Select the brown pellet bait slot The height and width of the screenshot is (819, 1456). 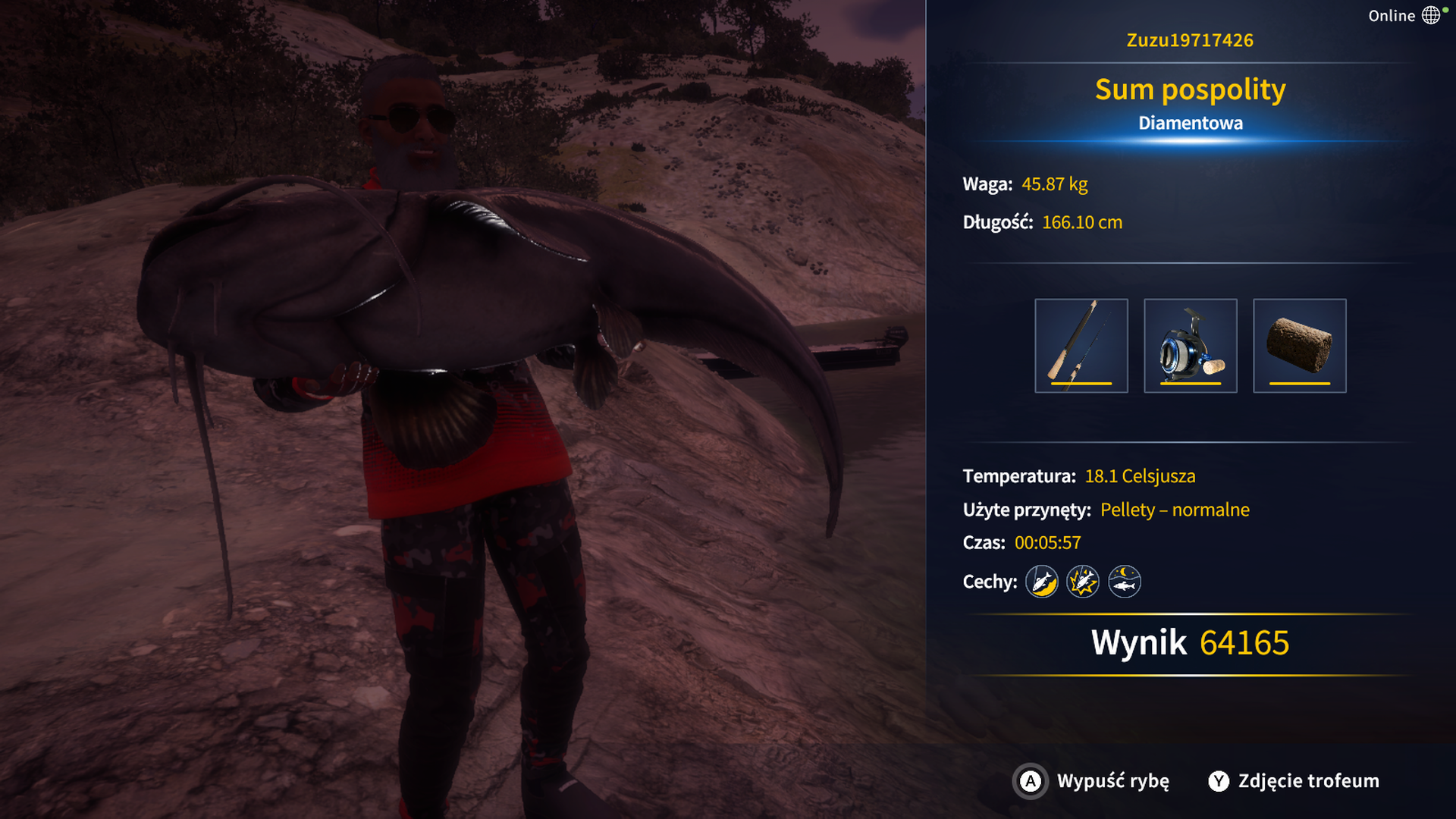1299,346
